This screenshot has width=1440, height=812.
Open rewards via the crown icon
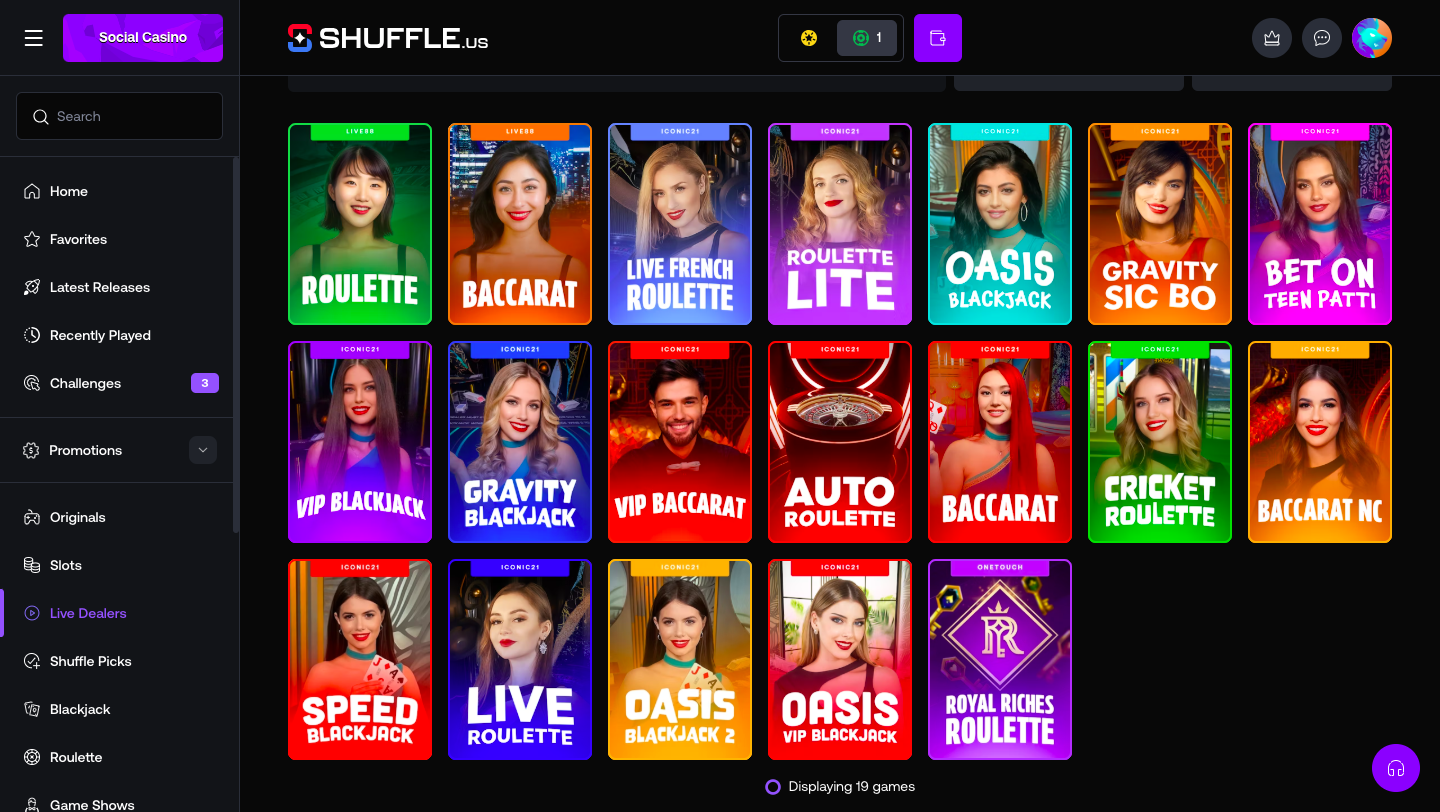tap(1271, 37)
